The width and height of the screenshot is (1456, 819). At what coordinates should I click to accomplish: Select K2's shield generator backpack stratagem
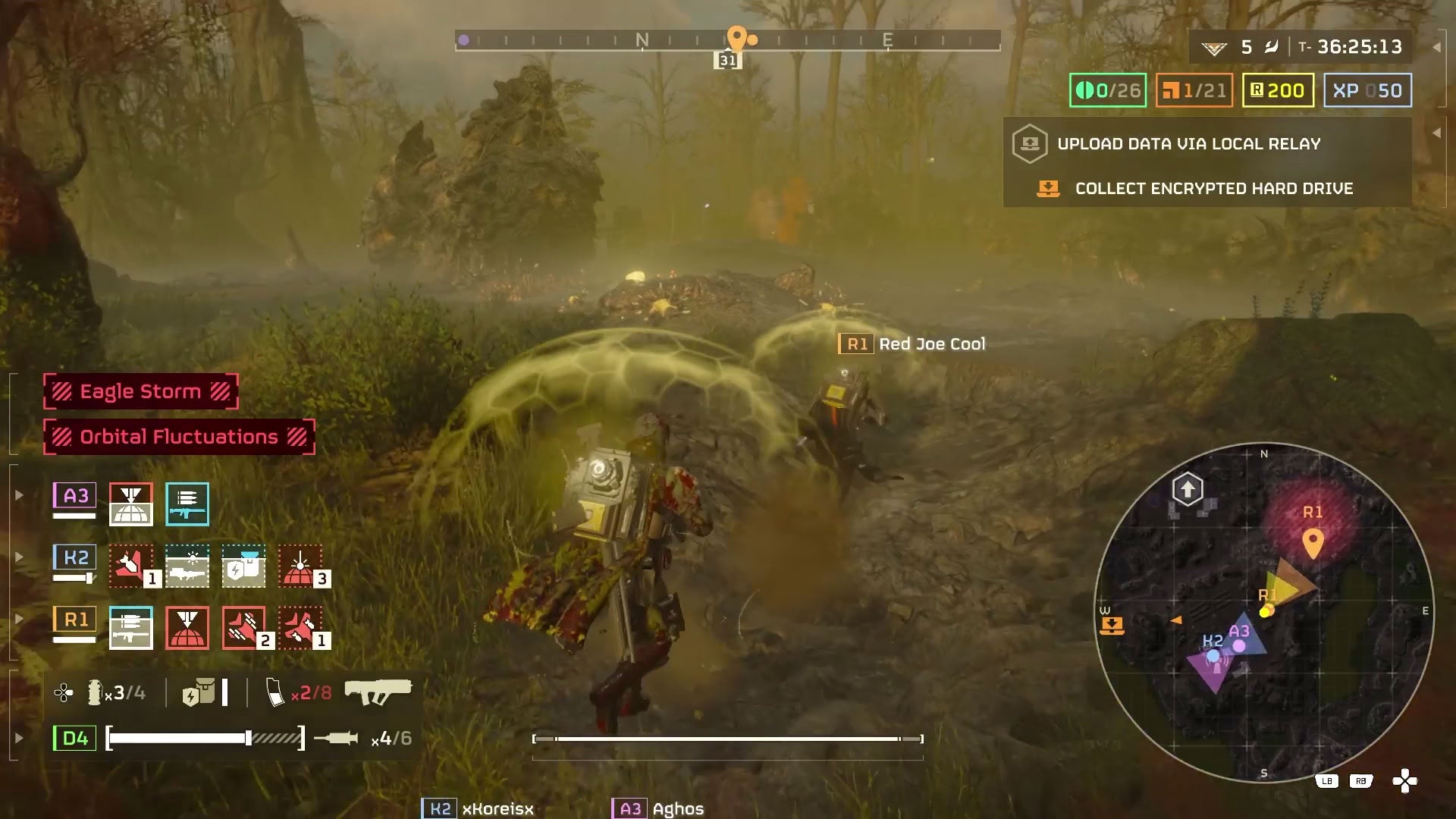coord(243,566)
